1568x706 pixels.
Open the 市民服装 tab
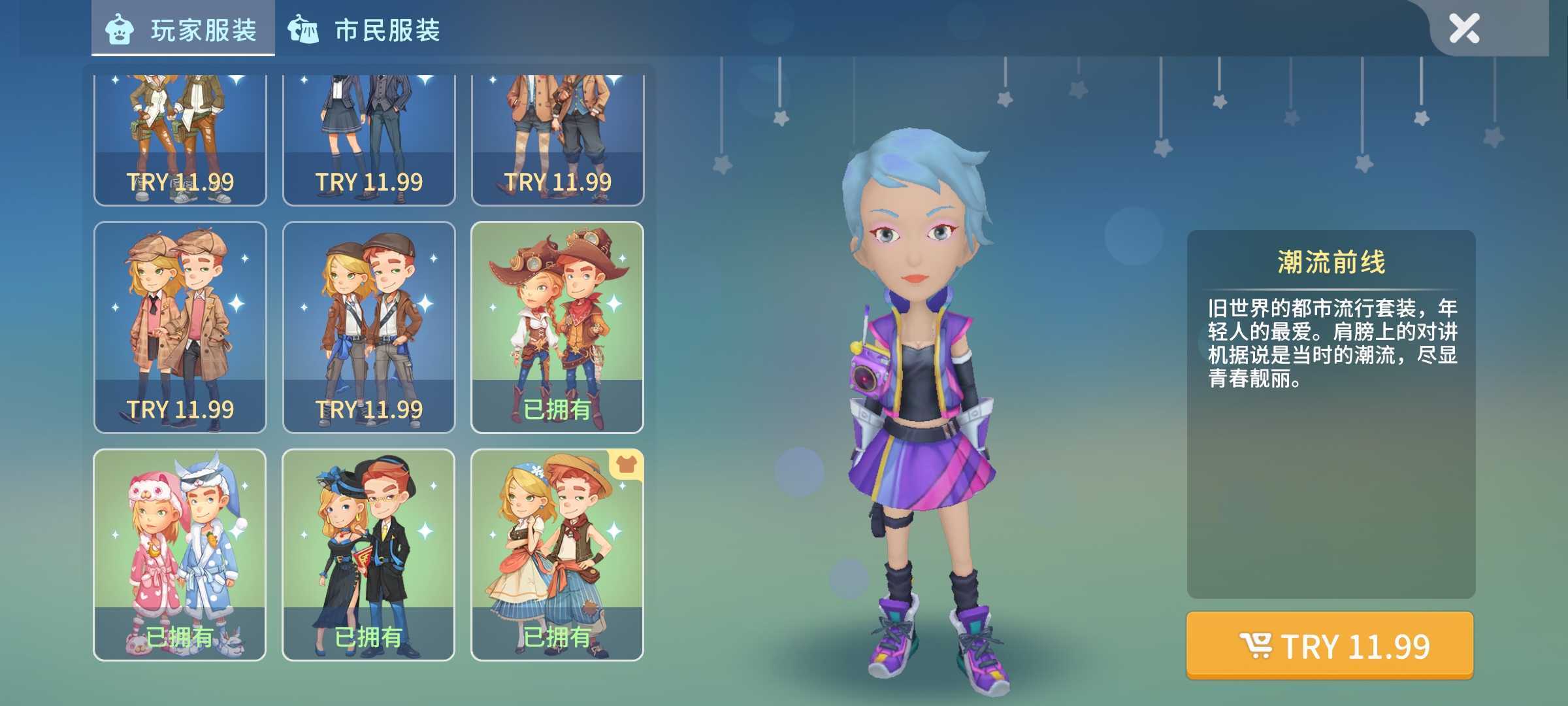pyautogui.click(x=365, y=30)
